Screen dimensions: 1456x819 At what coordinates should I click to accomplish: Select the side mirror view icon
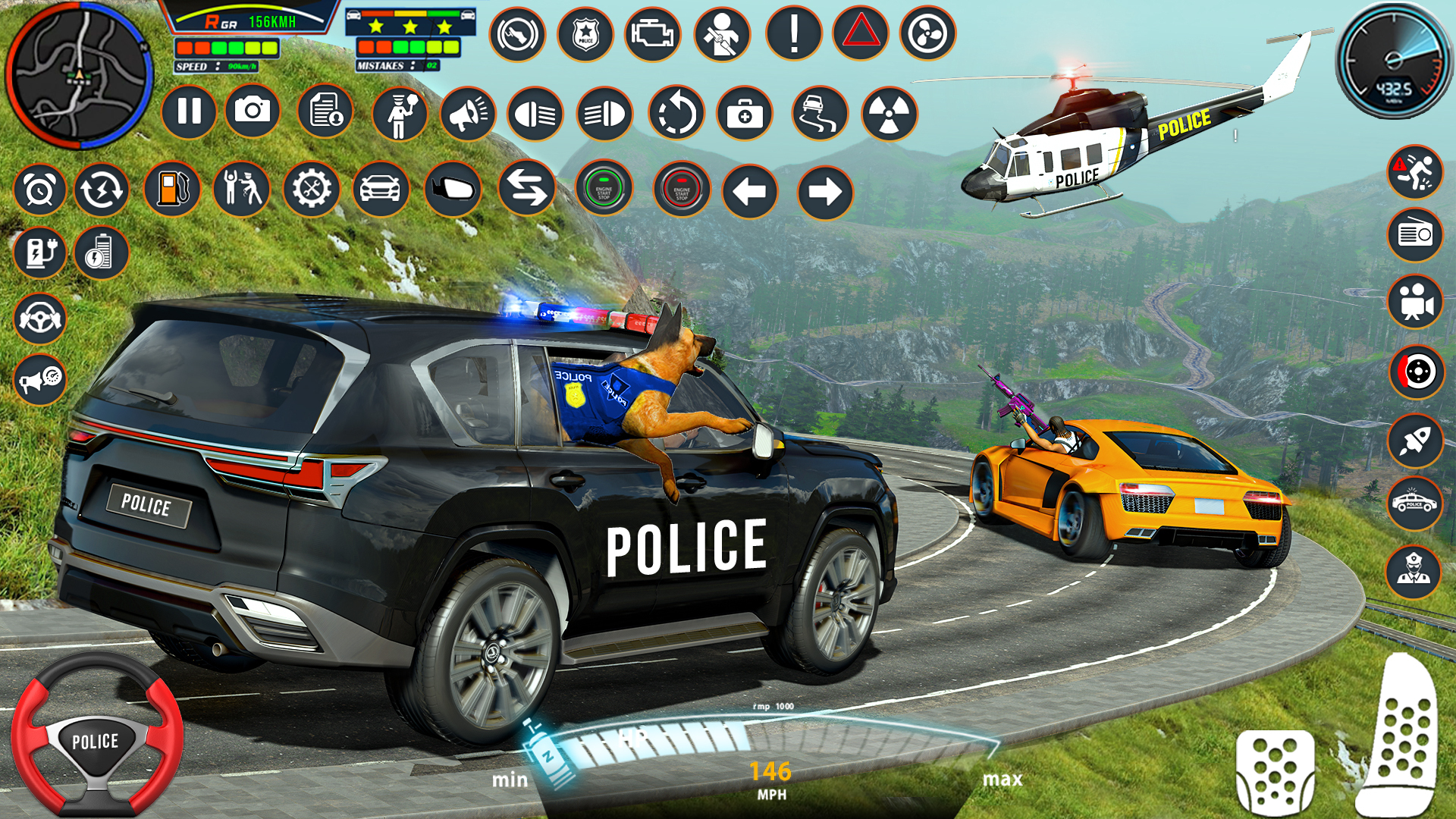pos(453,189)
